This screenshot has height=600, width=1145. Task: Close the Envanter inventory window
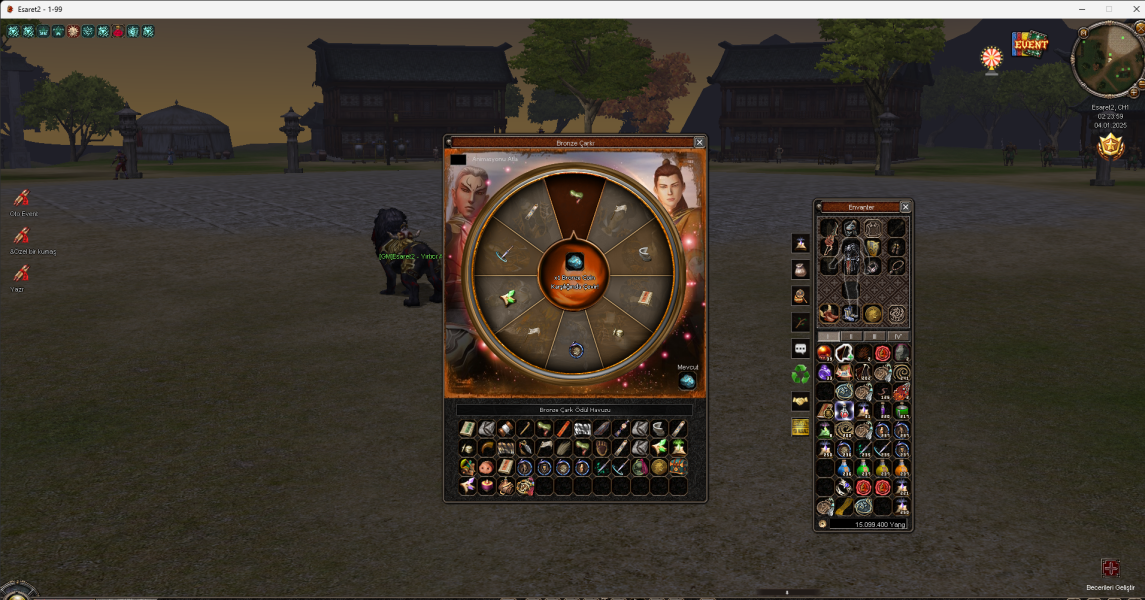[x=905, y=207]
